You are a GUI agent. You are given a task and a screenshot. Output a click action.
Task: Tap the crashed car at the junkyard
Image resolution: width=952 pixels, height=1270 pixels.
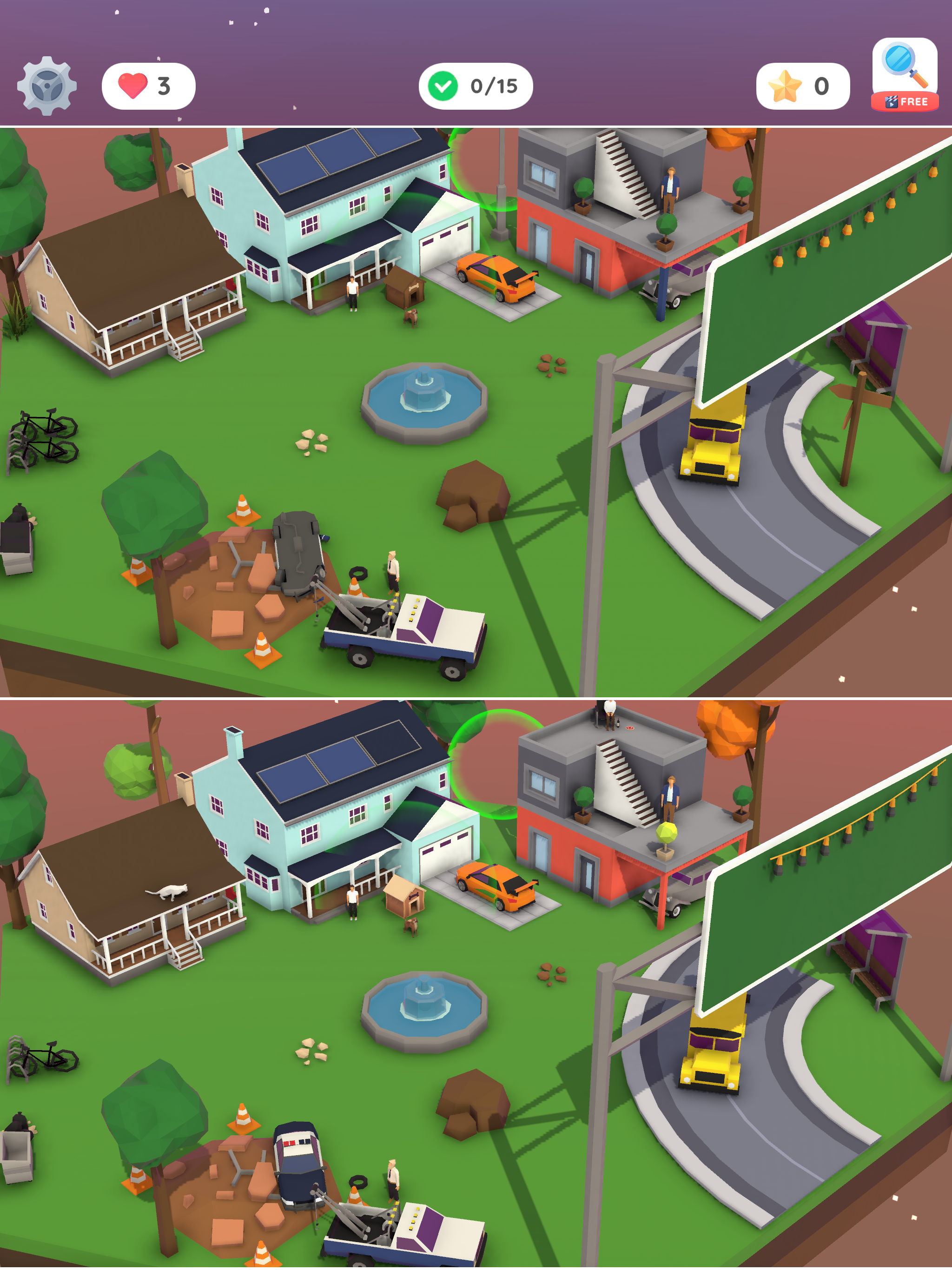coord(298,551)
